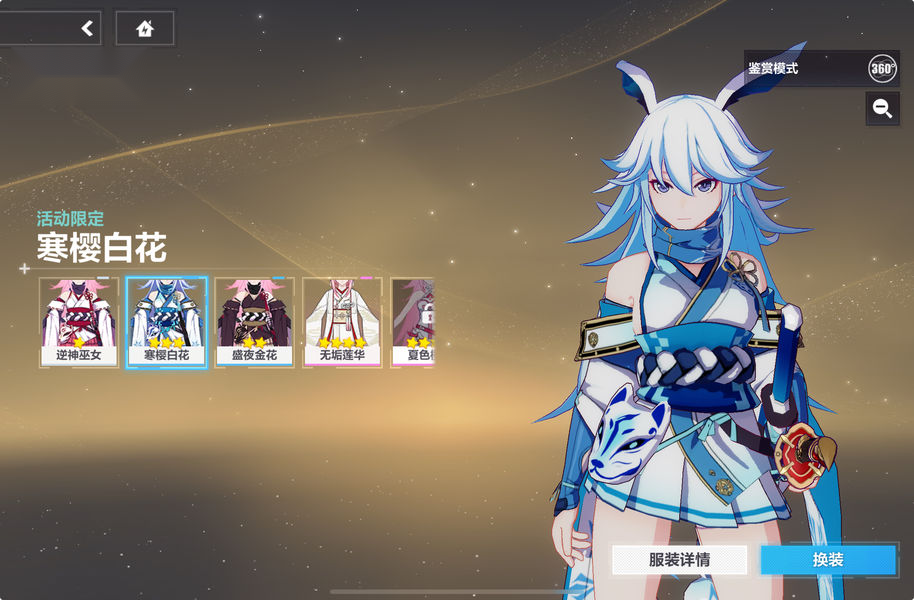Toggle the 鉴赏模式 360° view

coord(881,69)
